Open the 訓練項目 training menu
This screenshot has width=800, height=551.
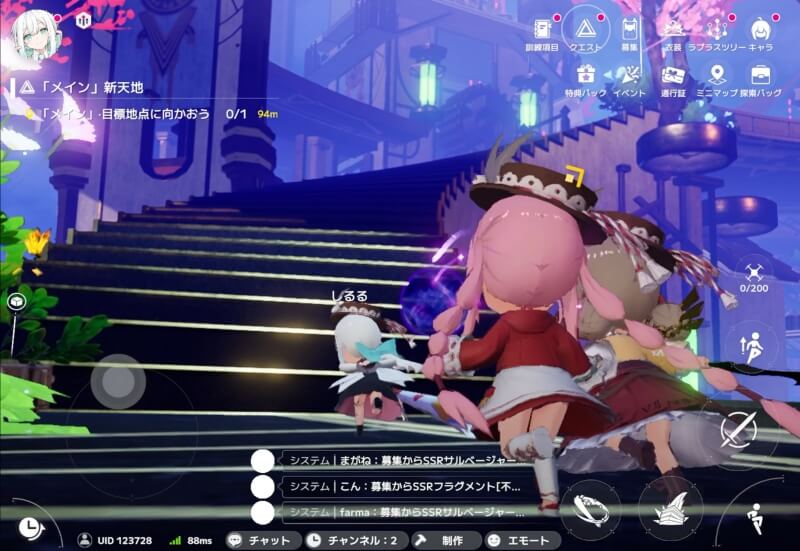pyautogui.click(x=543, y=32)
